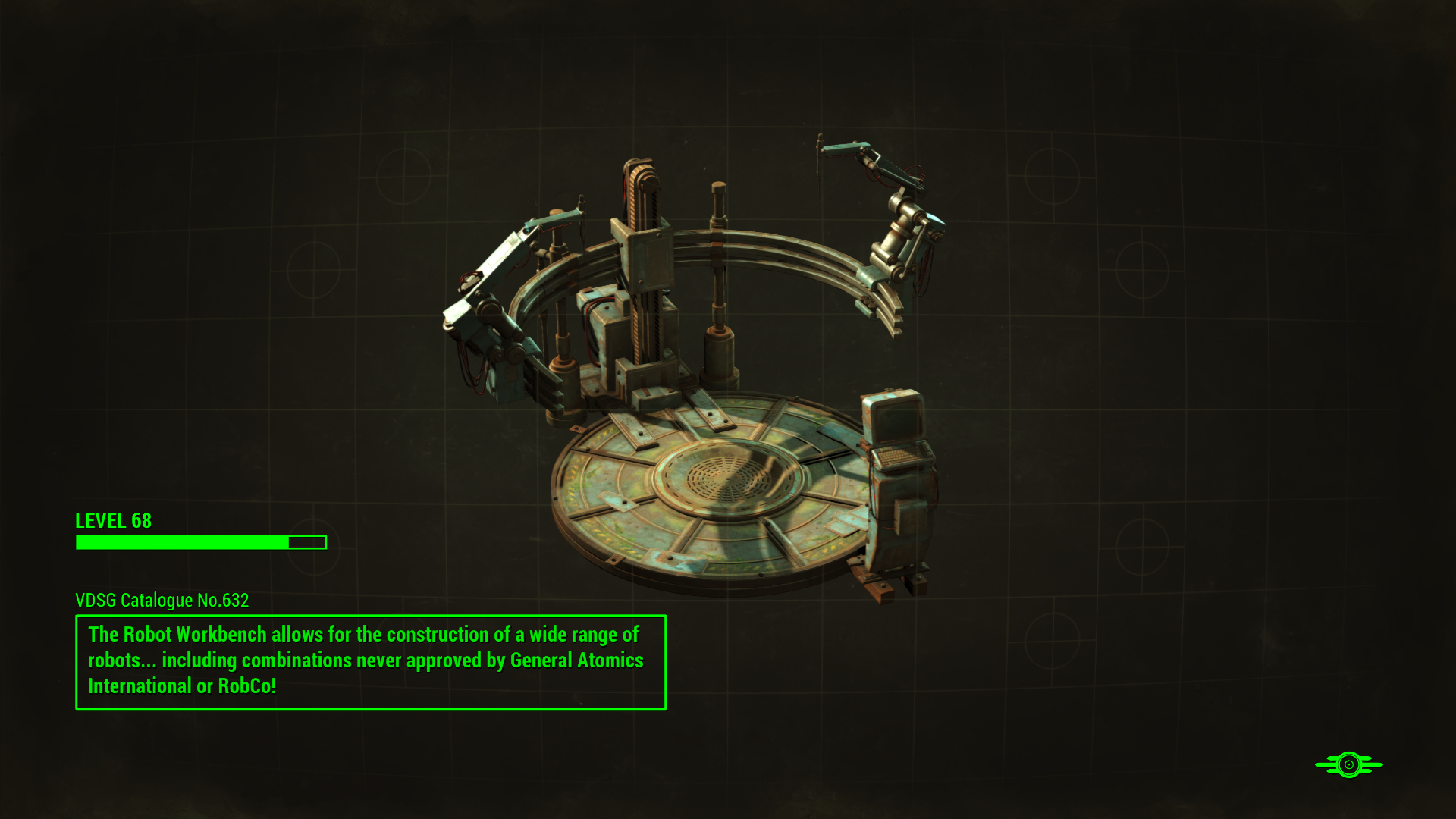The image size is (1456, 819).
Task: Click the LEVEL 68 label
Action: point(112,521)
